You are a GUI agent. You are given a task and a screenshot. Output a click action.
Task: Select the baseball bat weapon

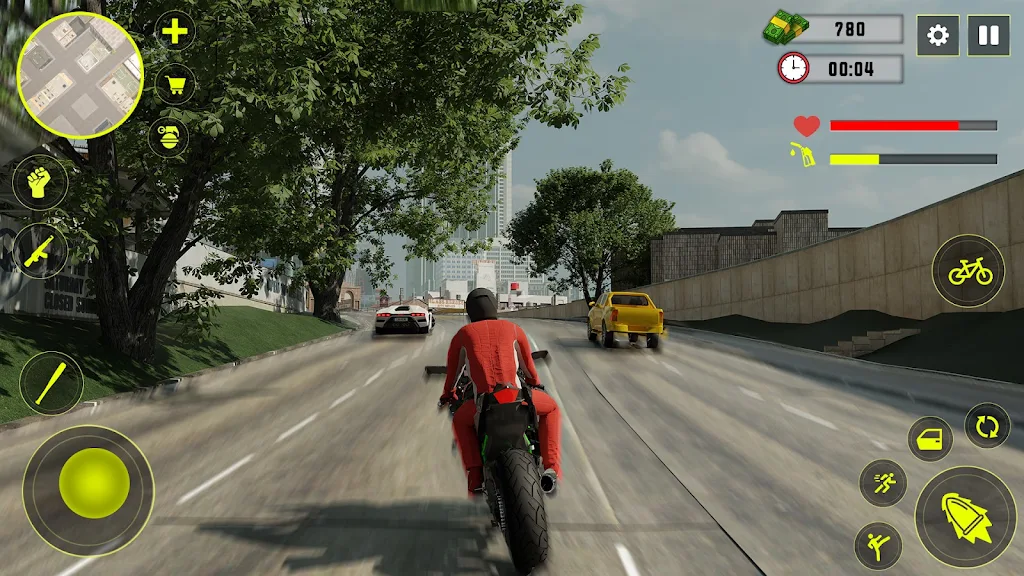click(x=51, y=382)
